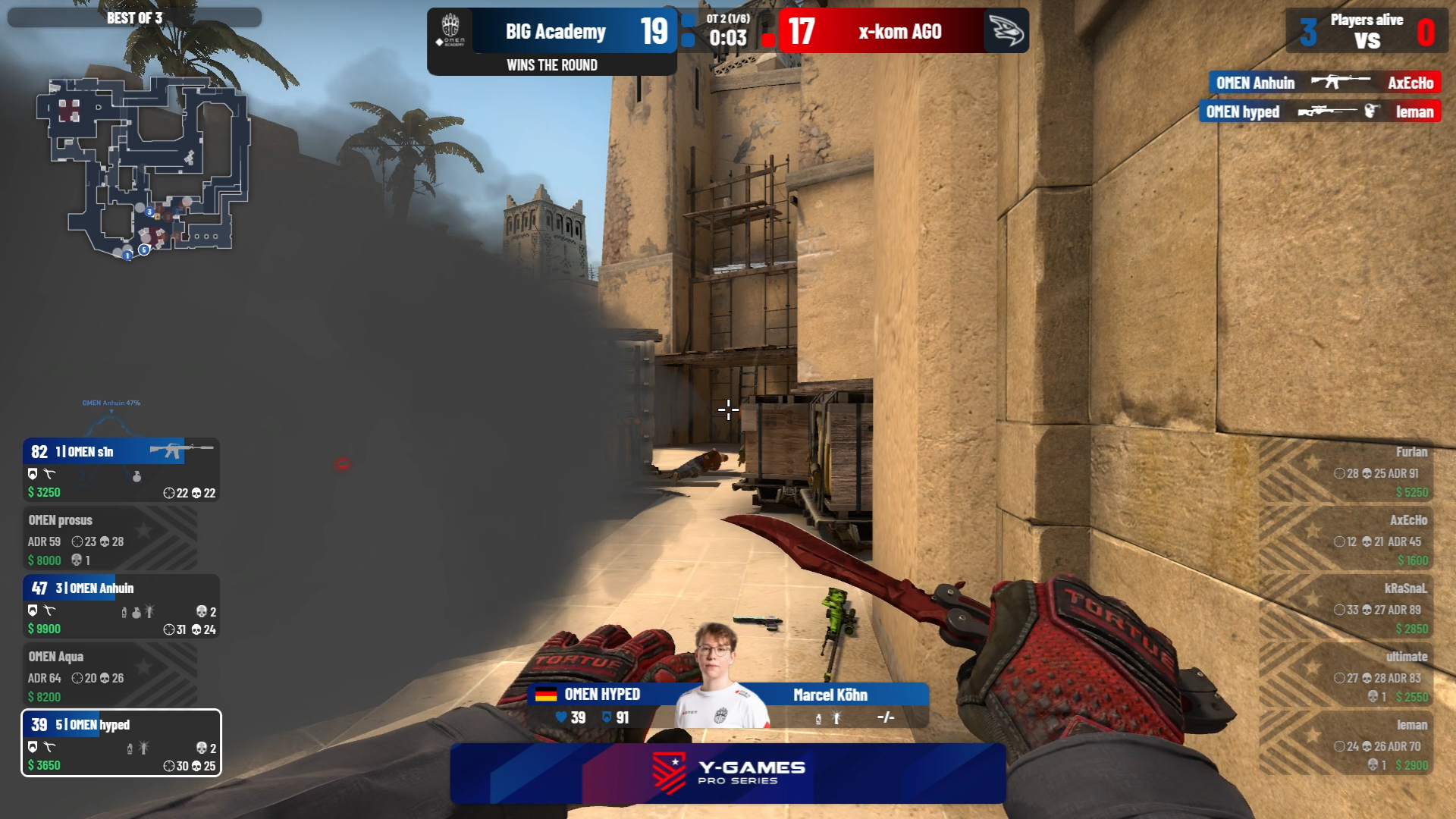The width and height of the screenshot is (1456, 819).
Task: Select kRaSnaL's player row
Action: 1357,607
